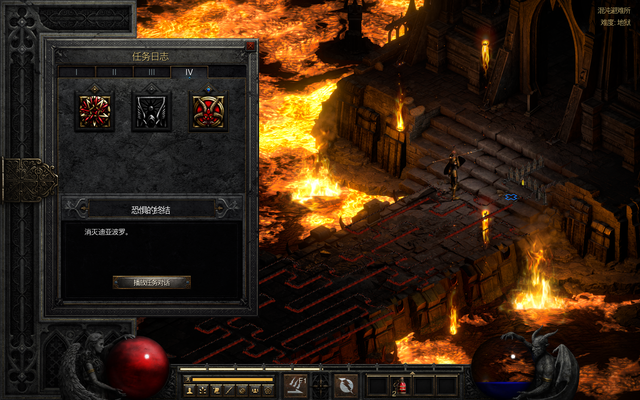Switch to Act III quest tab
This screenshot has height=400, width=640.
tap(151, 72)
